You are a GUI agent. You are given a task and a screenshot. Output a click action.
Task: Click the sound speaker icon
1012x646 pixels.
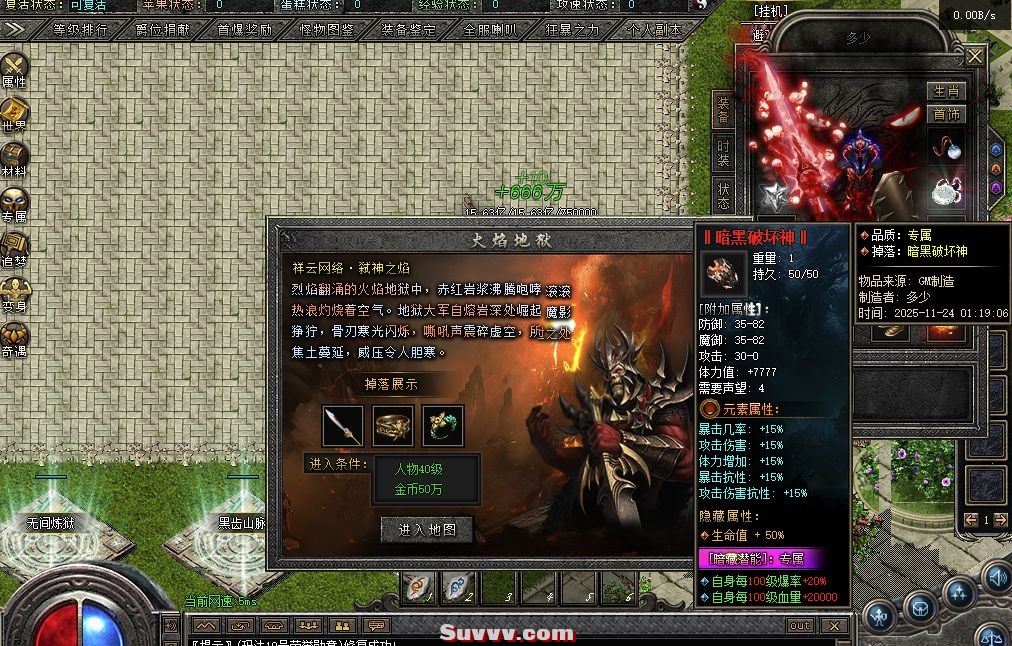(x=995, y=577)
